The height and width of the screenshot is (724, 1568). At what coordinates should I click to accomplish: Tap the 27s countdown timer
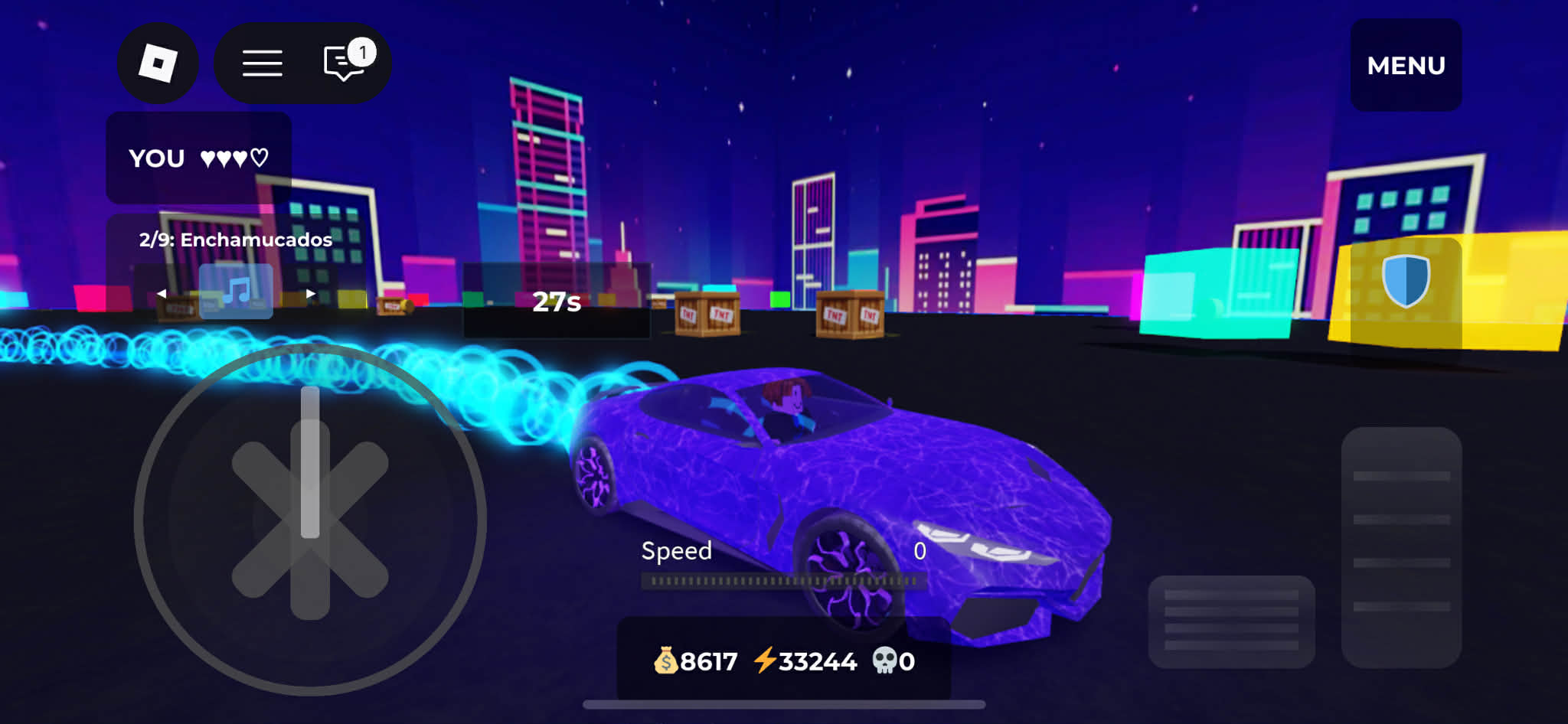pyautogui.click(x=557, y=302)
